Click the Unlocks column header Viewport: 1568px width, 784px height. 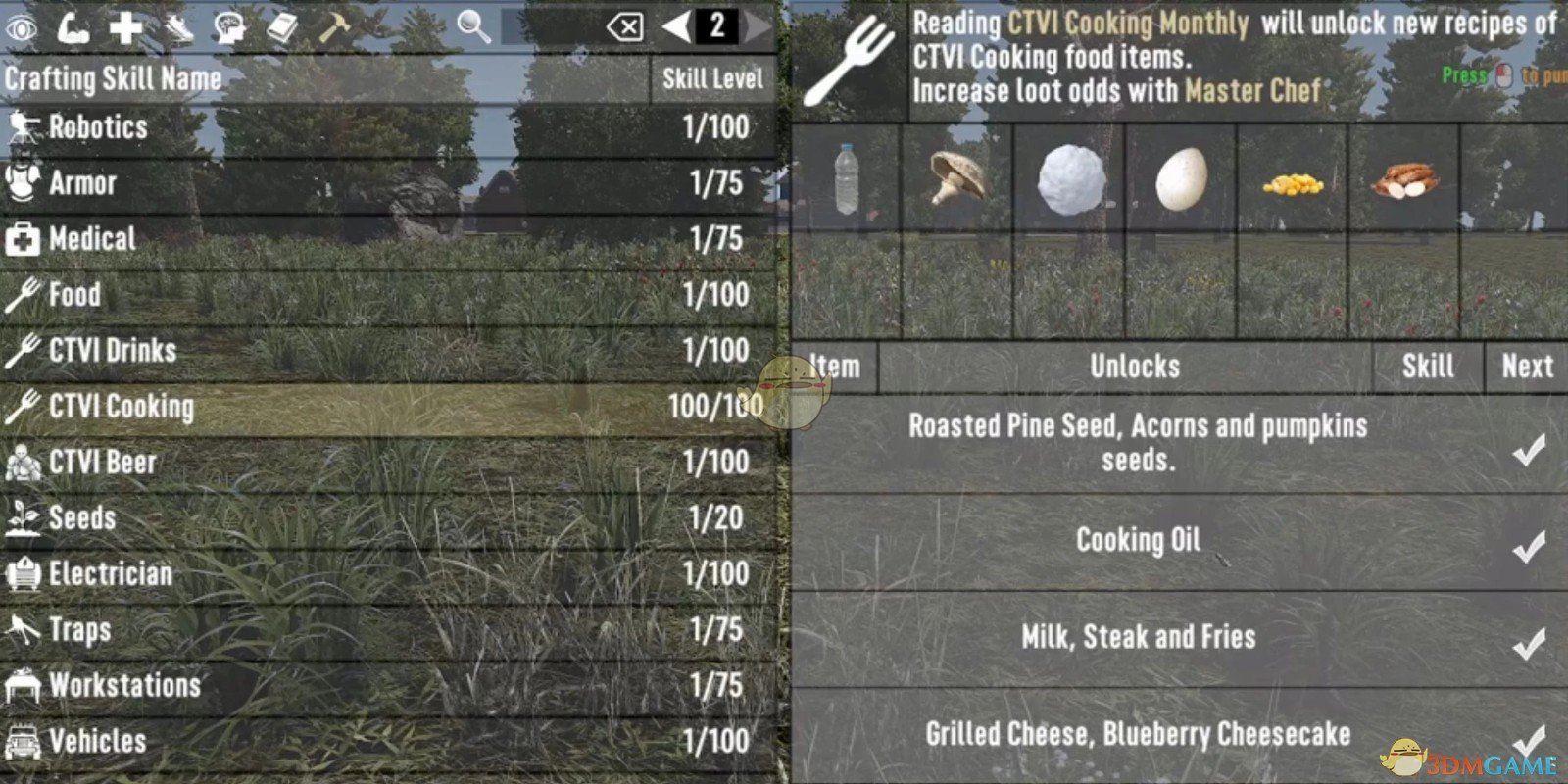point(1134,367)
